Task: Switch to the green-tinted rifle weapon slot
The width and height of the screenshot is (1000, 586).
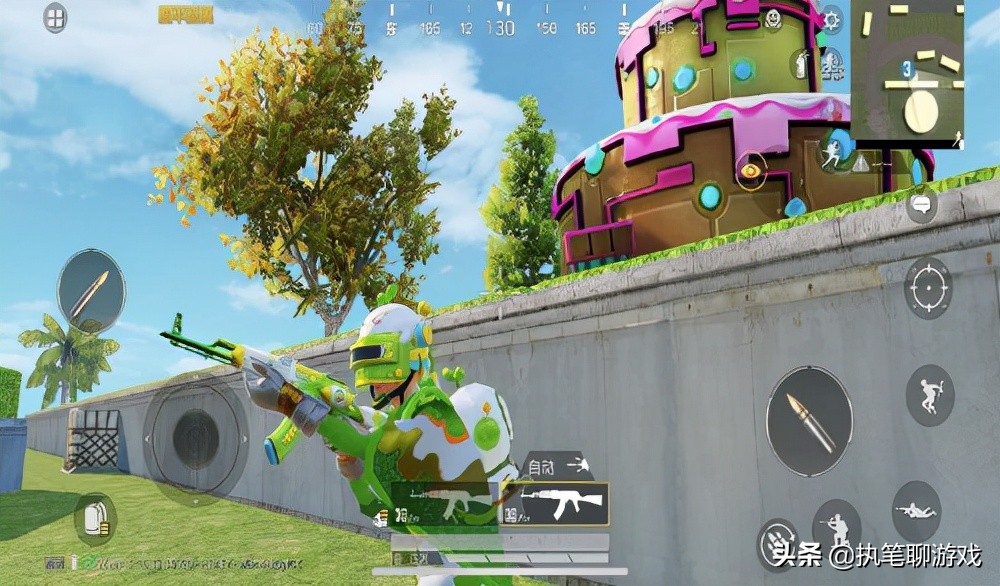Action: [444, 502]
